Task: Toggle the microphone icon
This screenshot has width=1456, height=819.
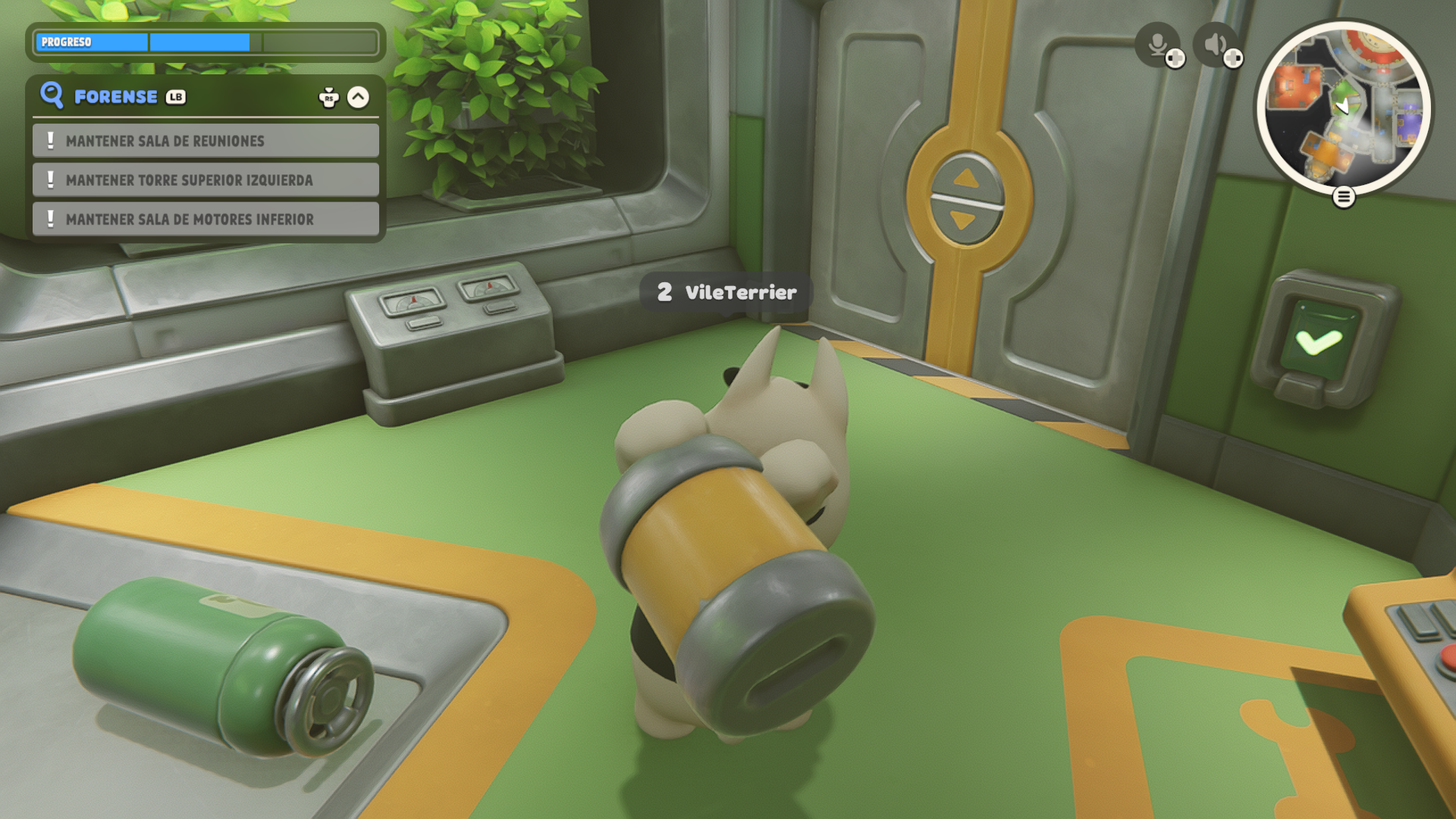Action: pos(1157,44)
